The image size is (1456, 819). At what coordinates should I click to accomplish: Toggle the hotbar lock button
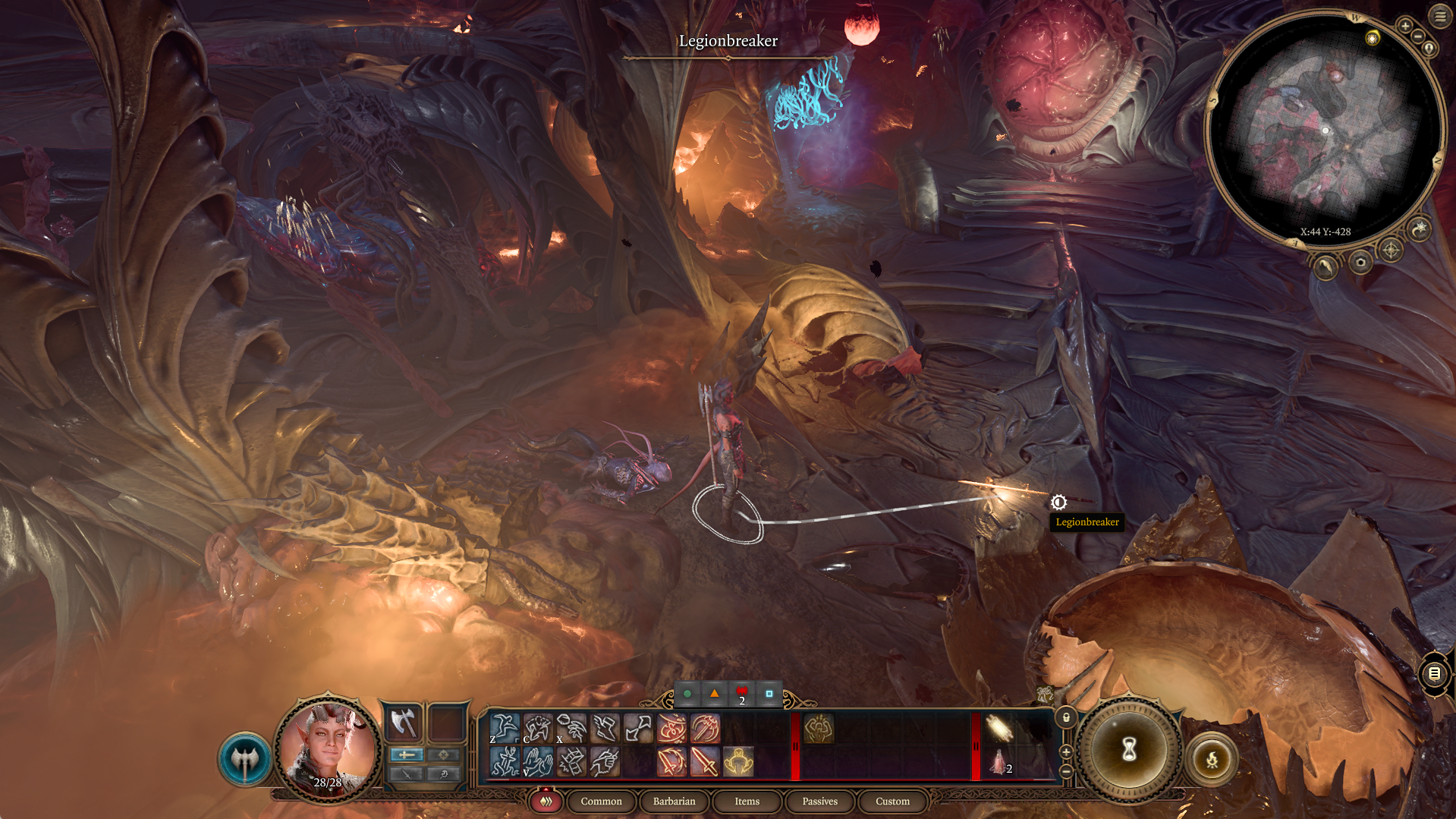click(x=1066, y=717)
